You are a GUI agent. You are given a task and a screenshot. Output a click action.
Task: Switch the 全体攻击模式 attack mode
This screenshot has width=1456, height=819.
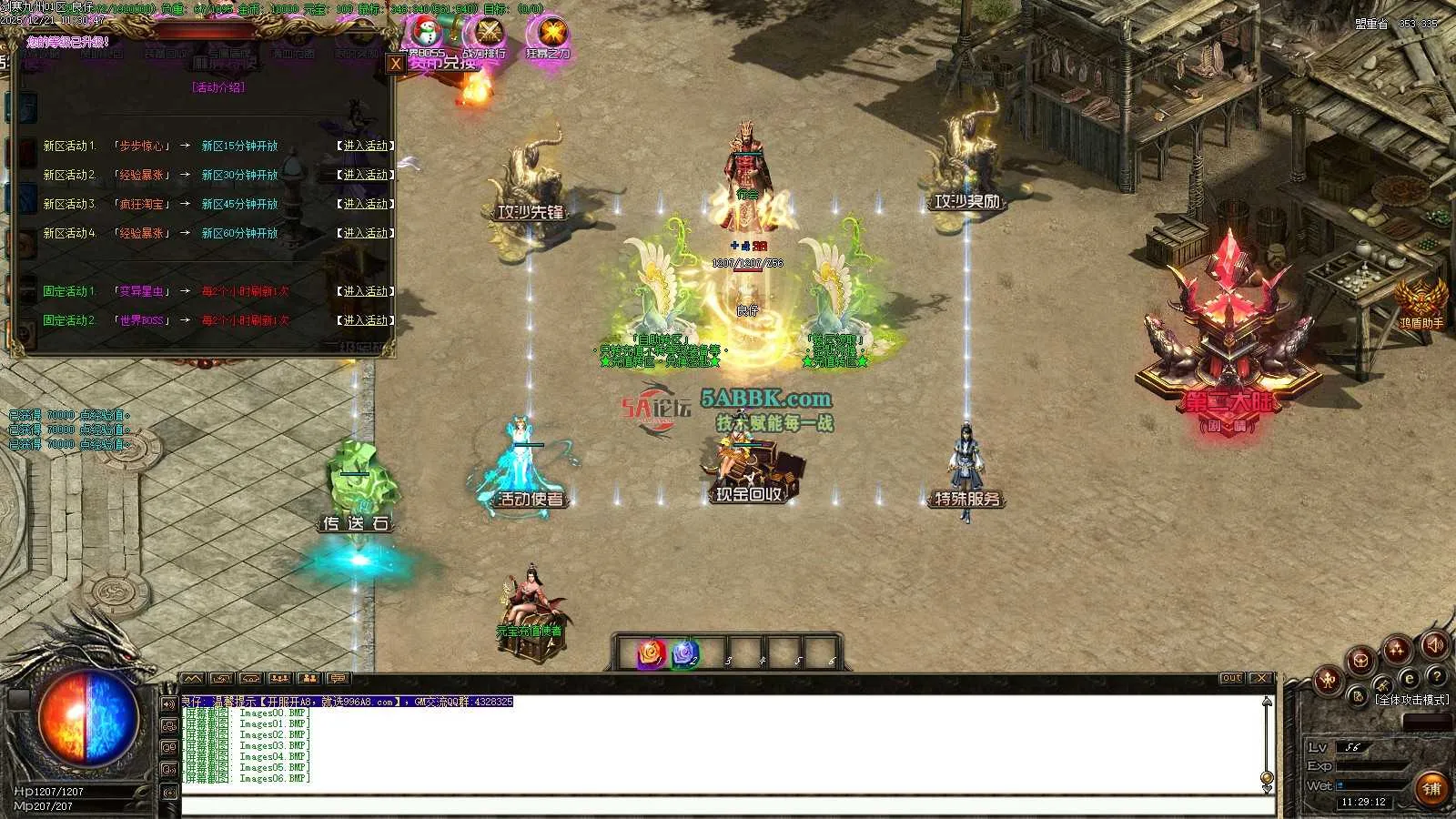[x=1411, y=700]
